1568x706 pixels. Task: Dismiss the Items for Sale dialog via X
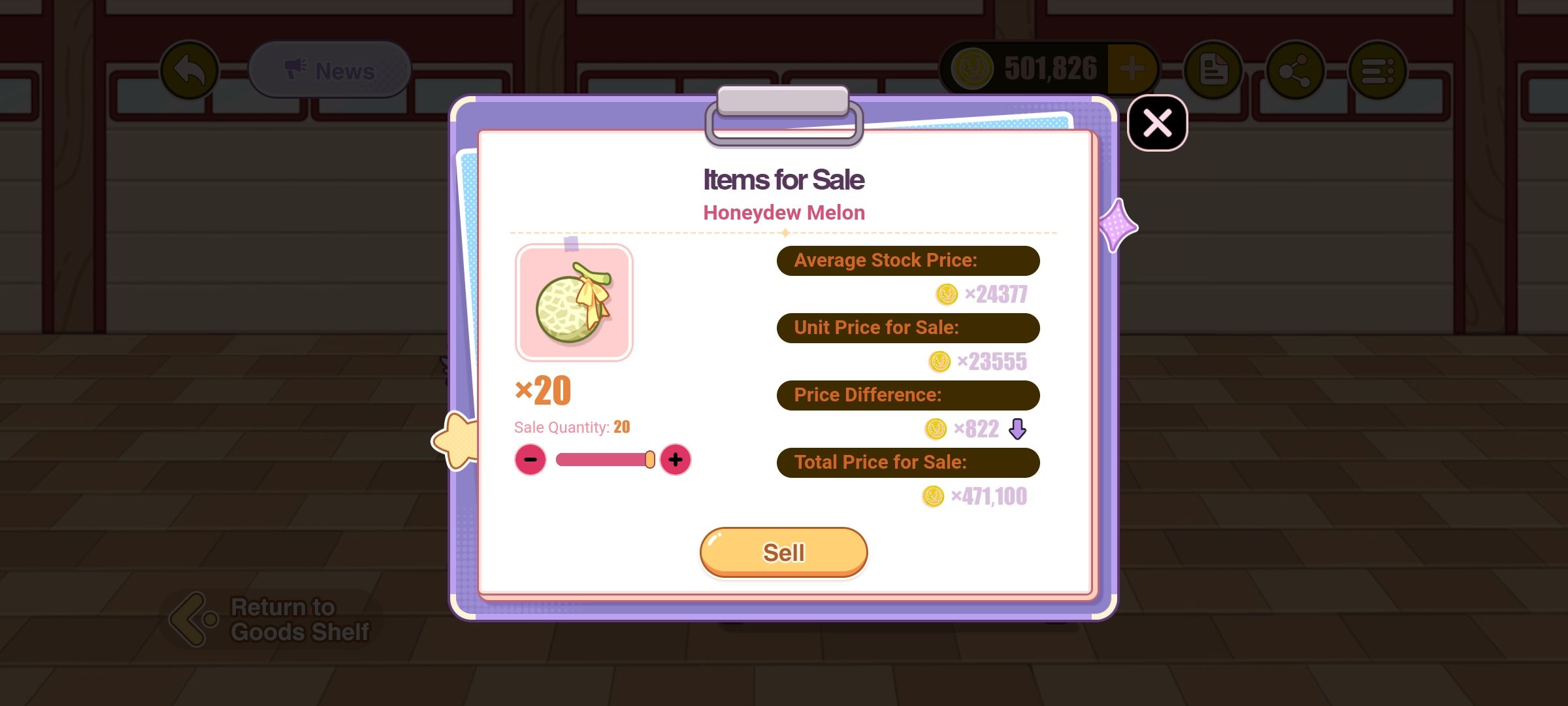[x=1156, y=123]
